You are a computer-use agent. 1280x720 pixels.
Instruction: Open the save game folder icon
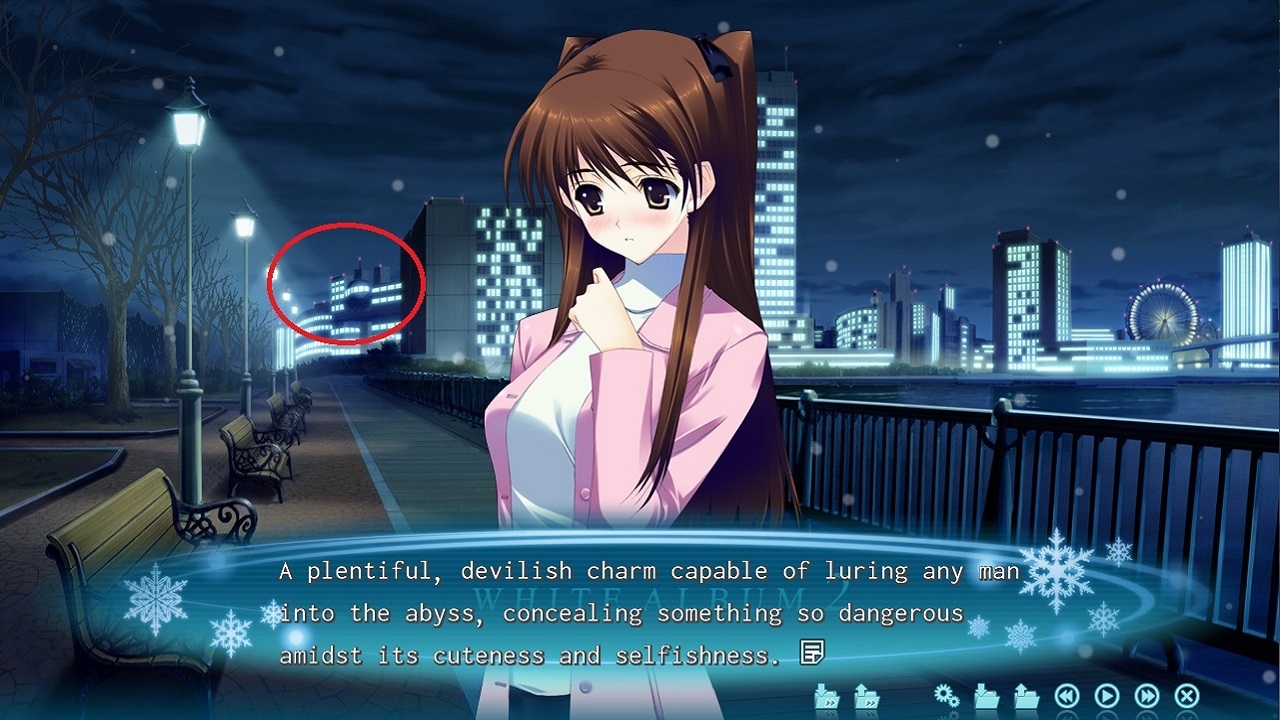pyautogui.click(x=986, y=696)
